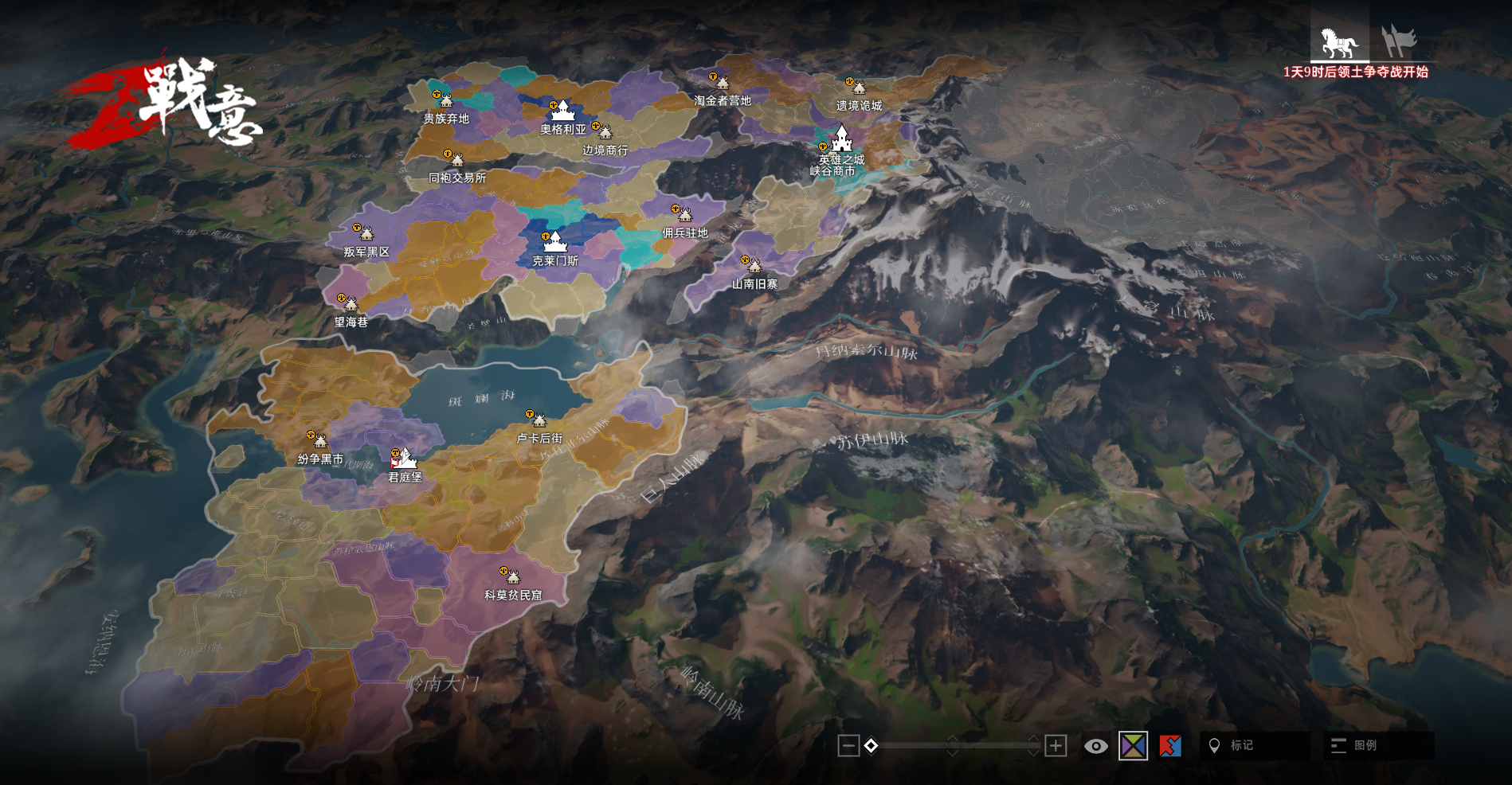Select the 君庭堡 castle marker

point(405,459)
